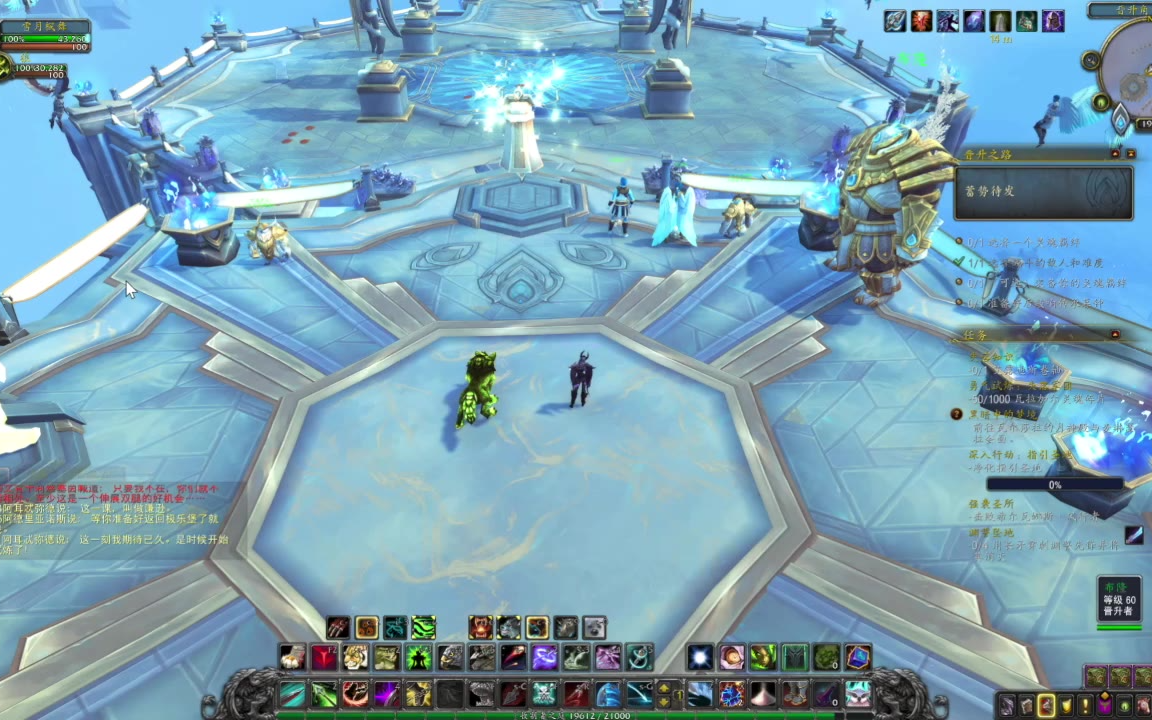Image resolution: width=1152 pixels, height=720 pixels.
Task: Use the blue cube item slot
Action: coord(857,657)
